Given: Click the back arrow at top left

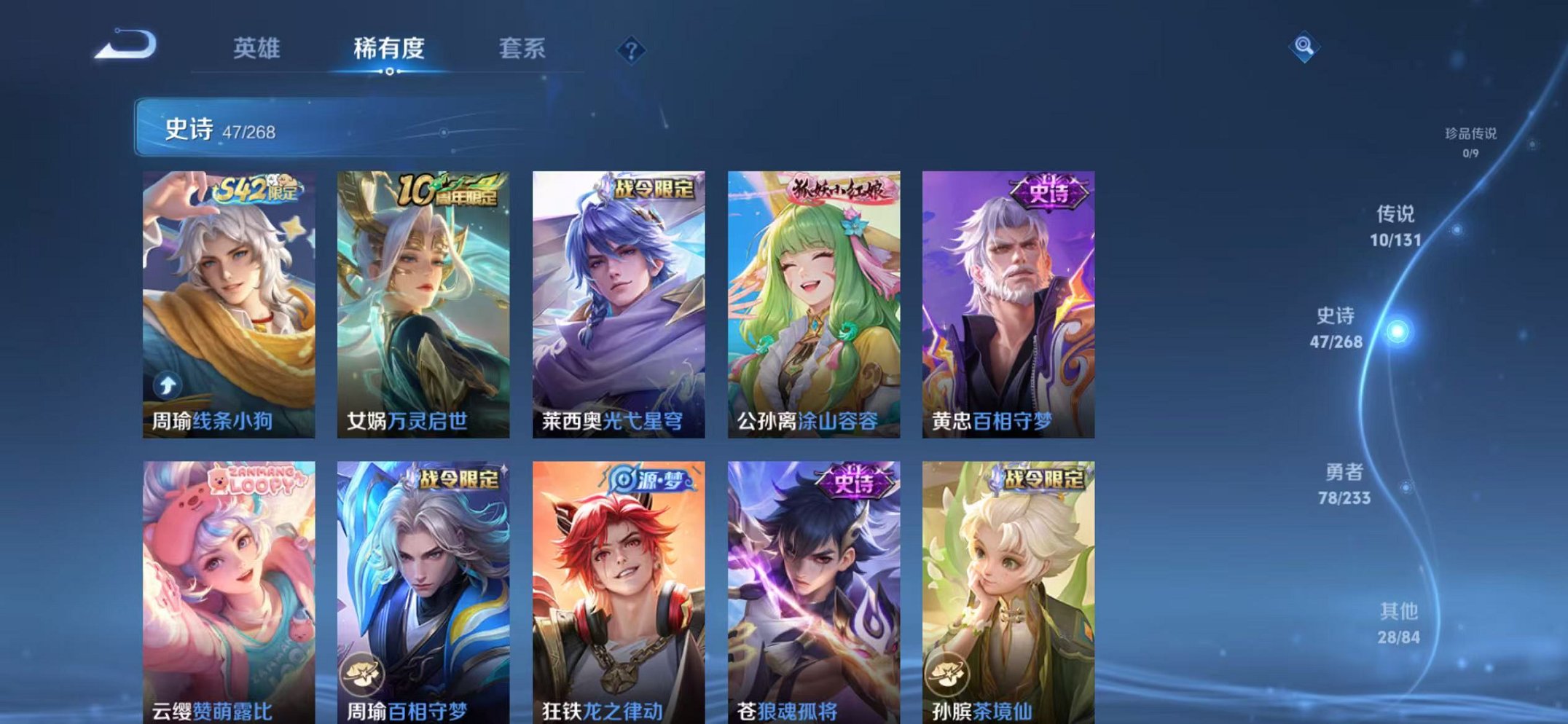Looking at the screenshot, I should [x=128, y=47].
